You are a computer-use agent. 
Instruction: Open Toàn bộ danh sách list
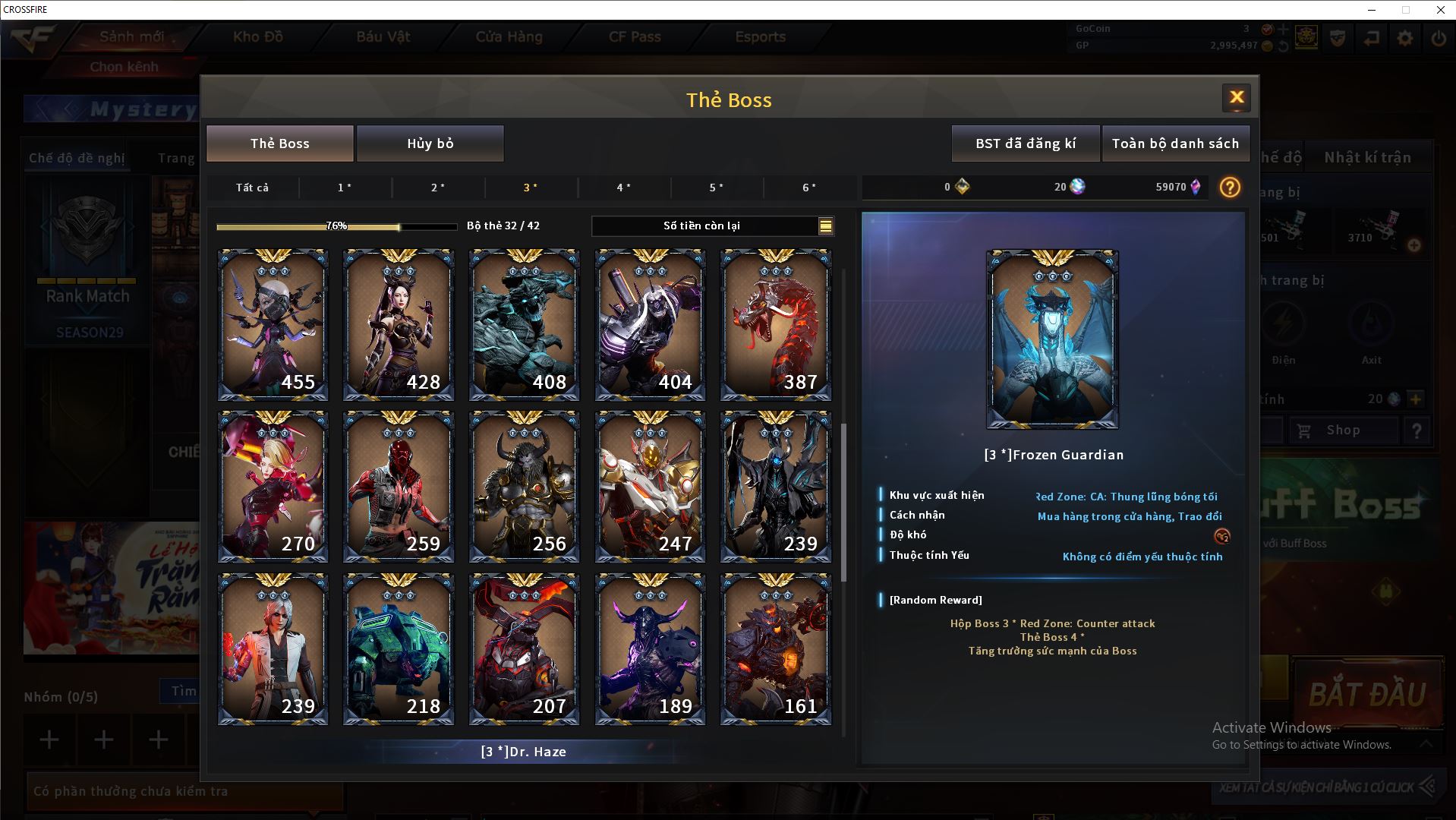(x=1174, y=143)
